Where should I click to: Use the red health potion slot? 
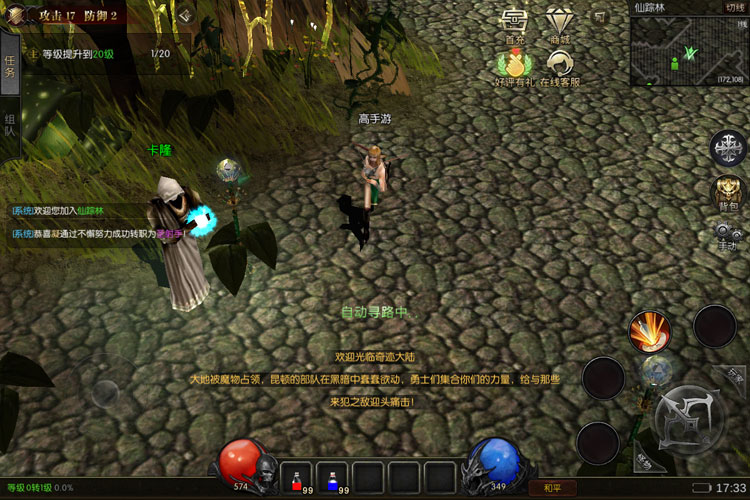(296, 475)
